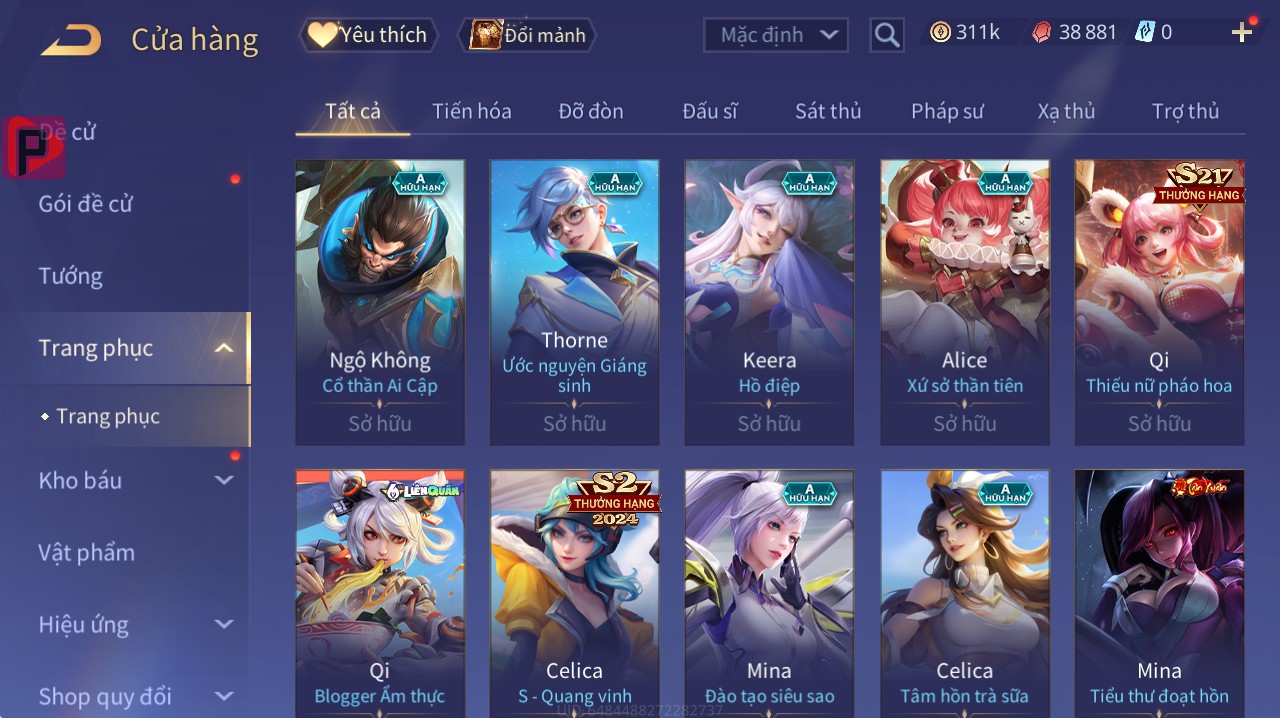Choose the Alice Xứ sở thần tiên skin
The width and height of the screenshot is (1280, 718).
(965, 302)
